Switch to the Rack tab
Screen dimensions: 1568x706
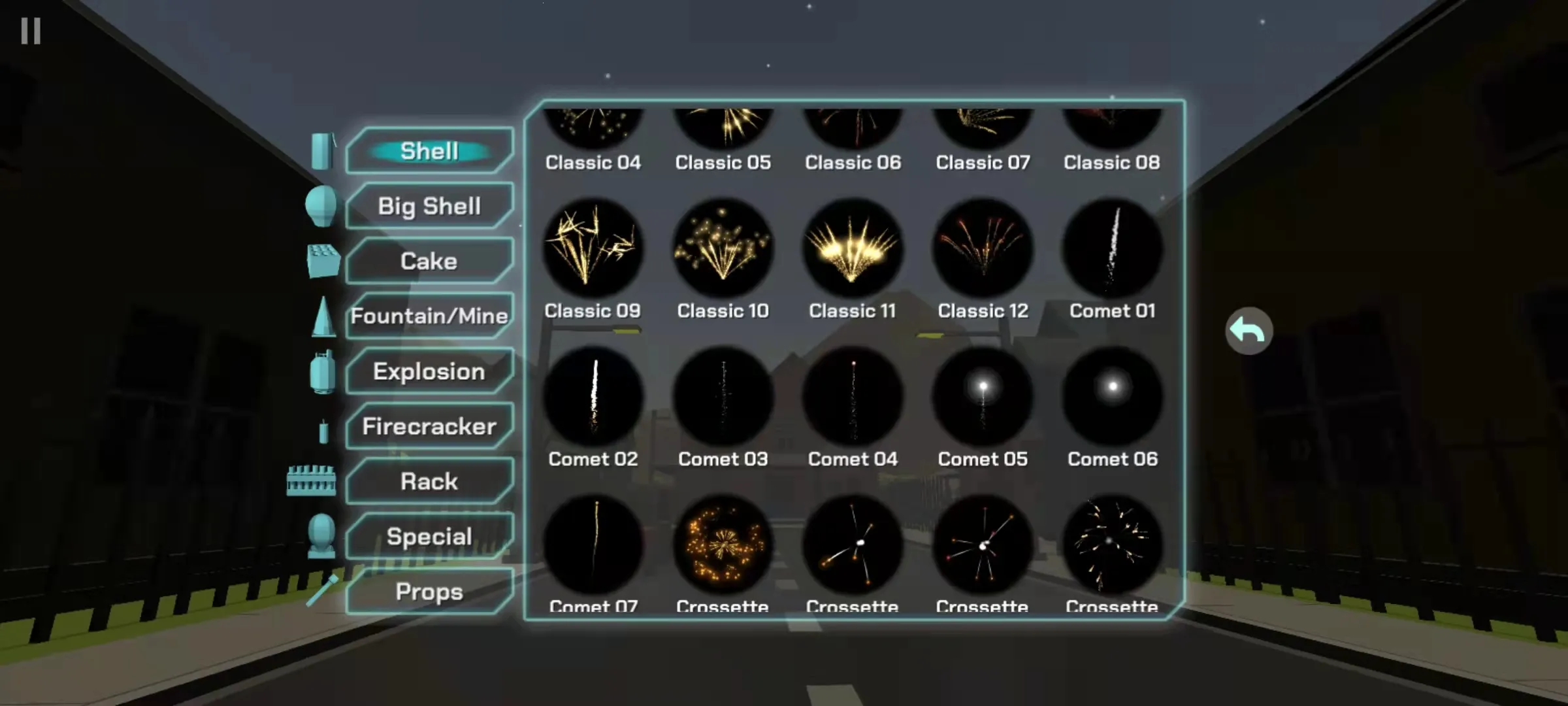click(x=429, y=481)
